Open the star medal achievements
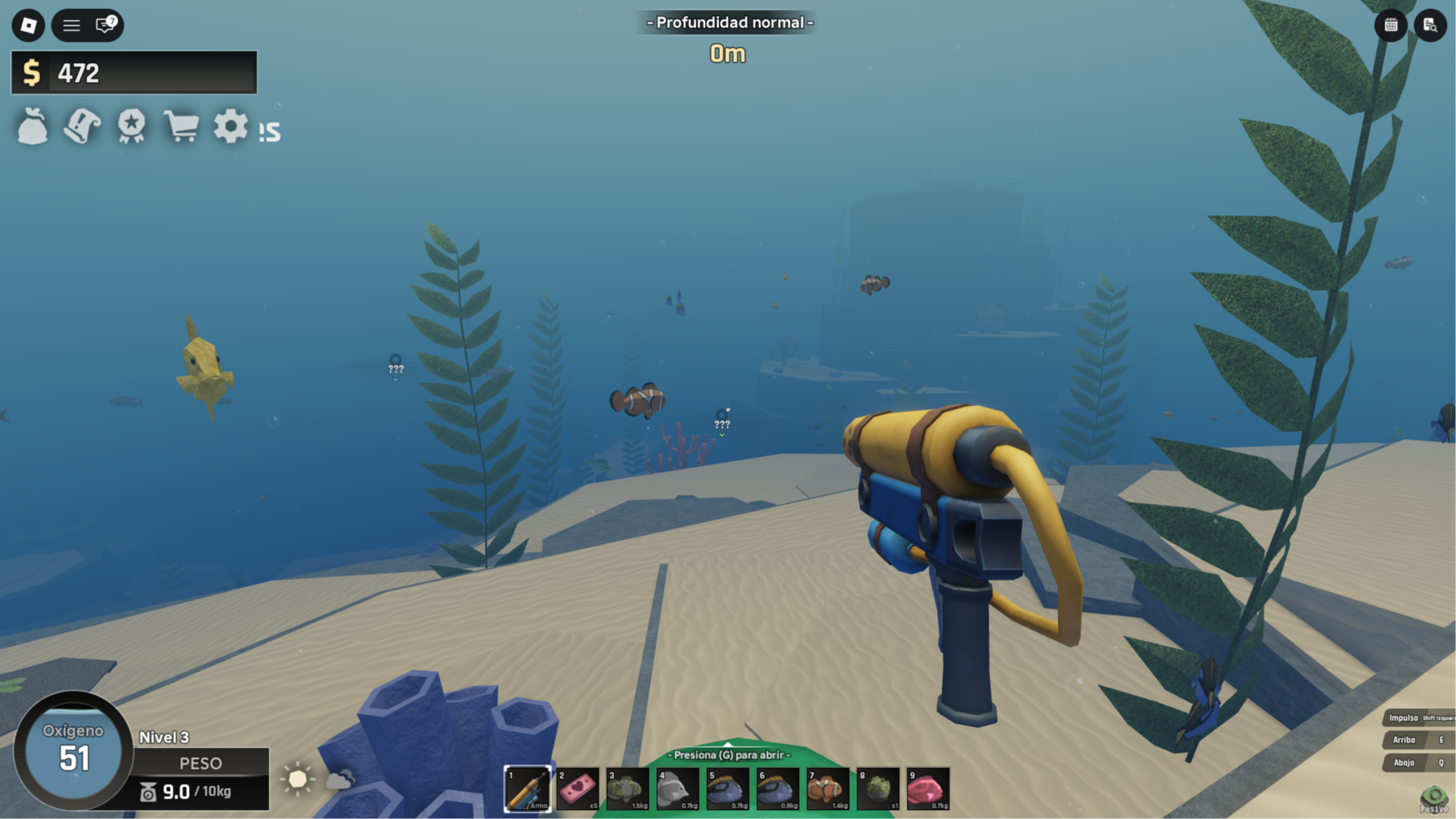This screenshot has width=1456, height=819. click(x=131, y=126)
